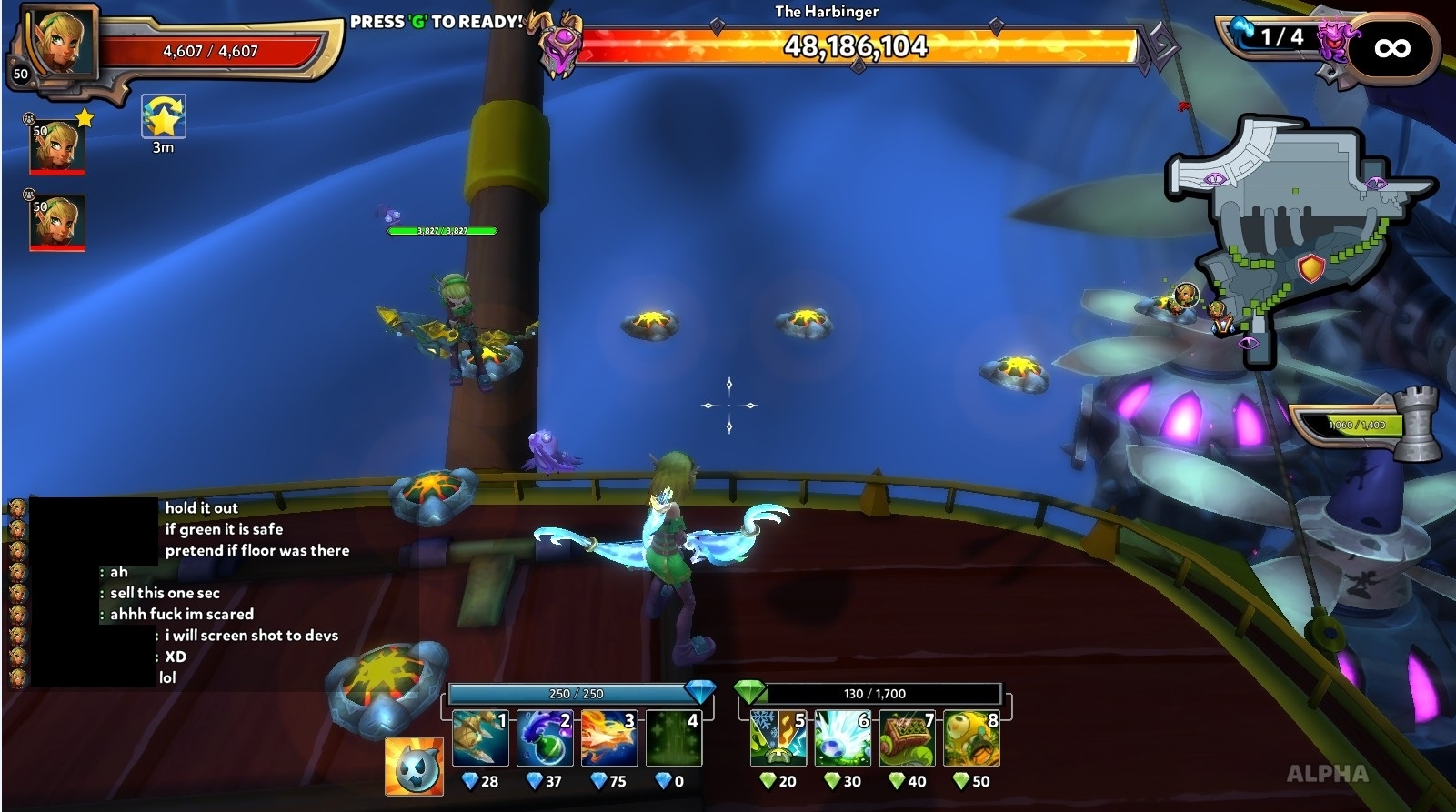
Task: Select the Frostfire aura tower in slot 5
Action: click(778, 740)
